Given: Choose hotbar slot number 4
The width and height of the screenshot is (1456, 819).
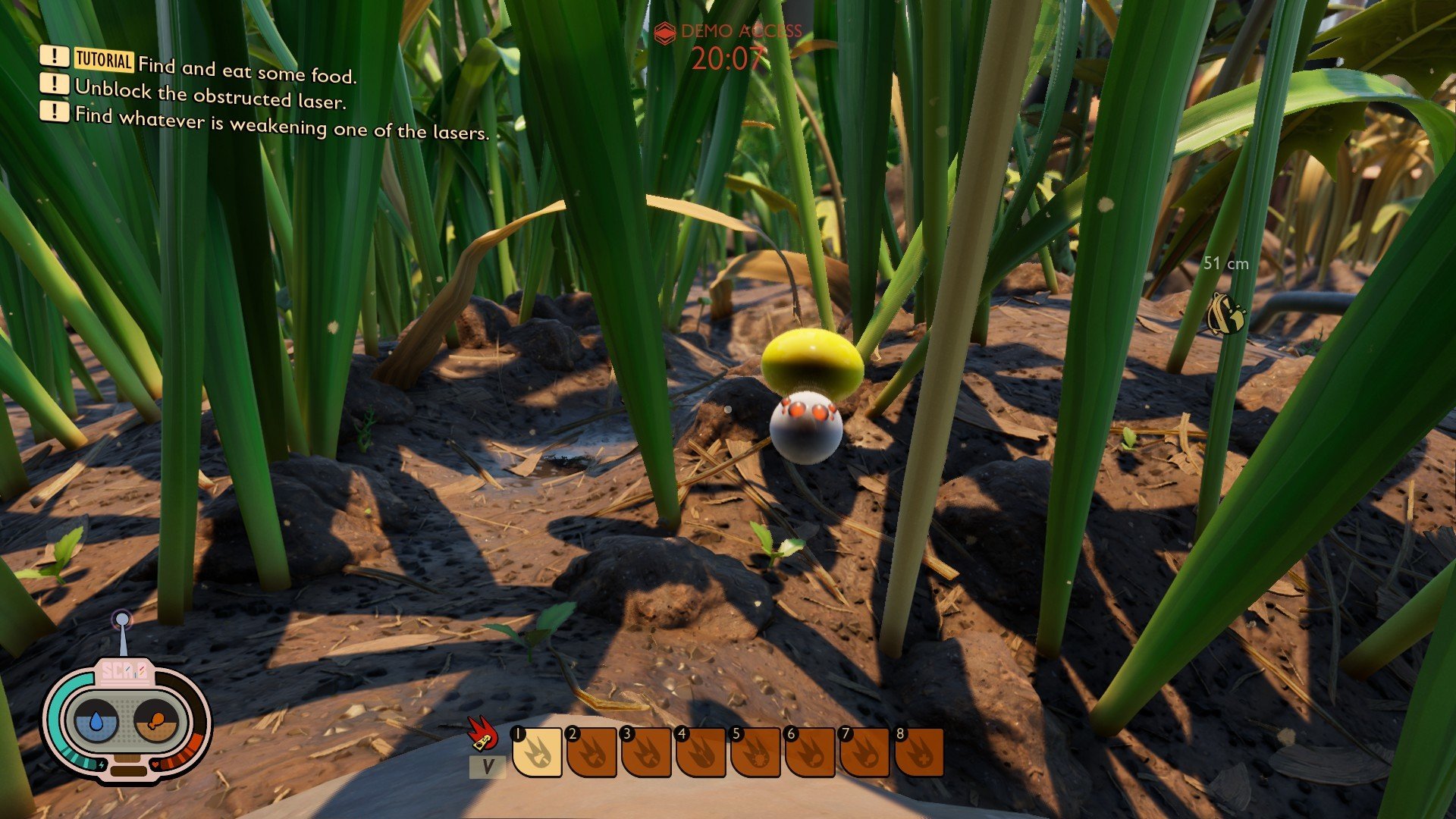Looking at the screenshot, I should [x=701, y=752].
